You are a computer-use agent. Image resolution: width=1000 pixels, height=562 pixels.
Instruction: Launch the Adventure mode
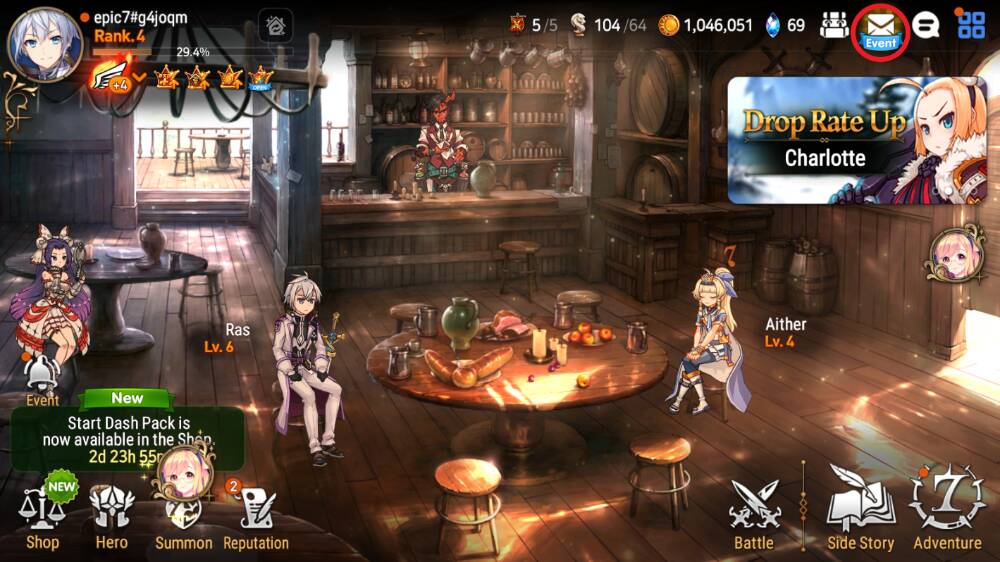pos(947,510)
